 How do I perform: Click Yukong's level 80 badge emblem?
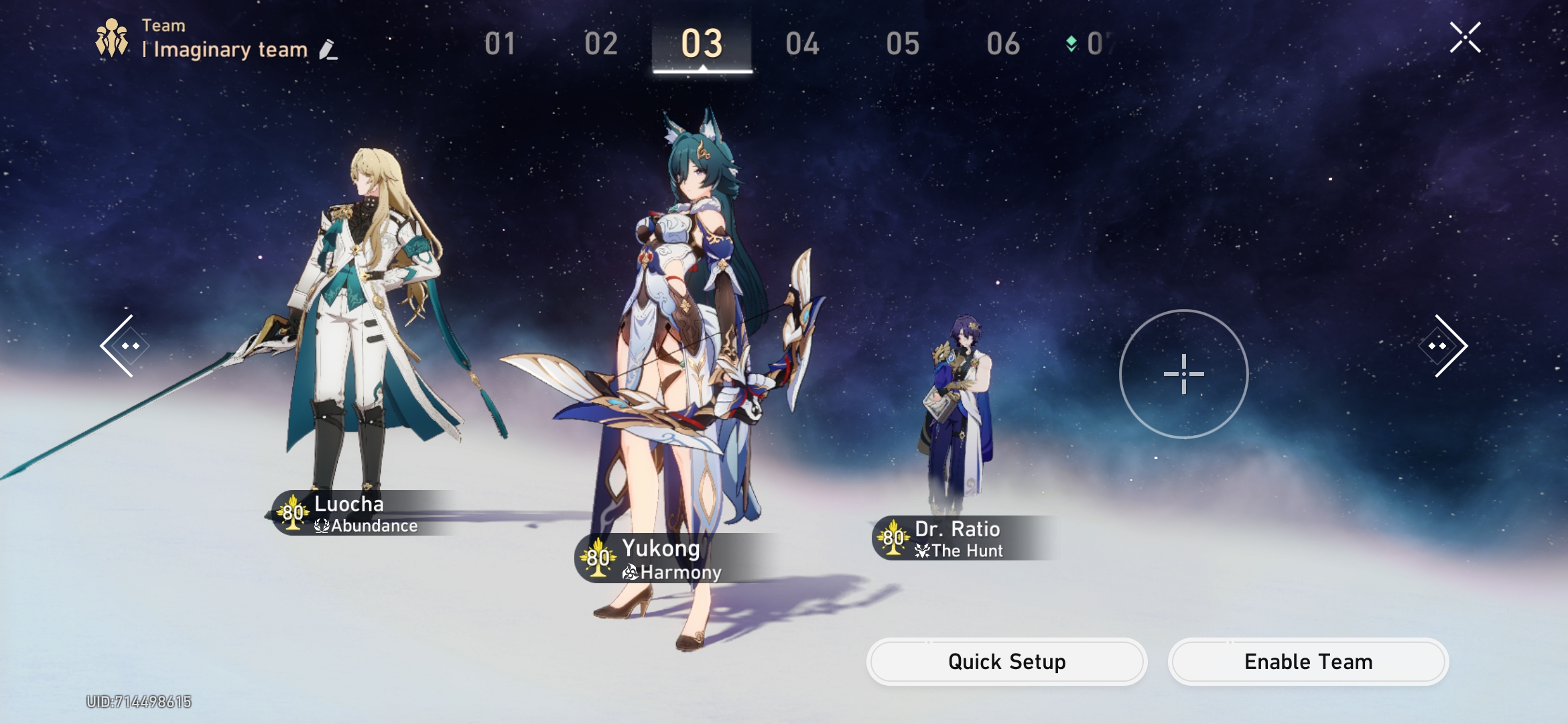(x=597, y=558)
